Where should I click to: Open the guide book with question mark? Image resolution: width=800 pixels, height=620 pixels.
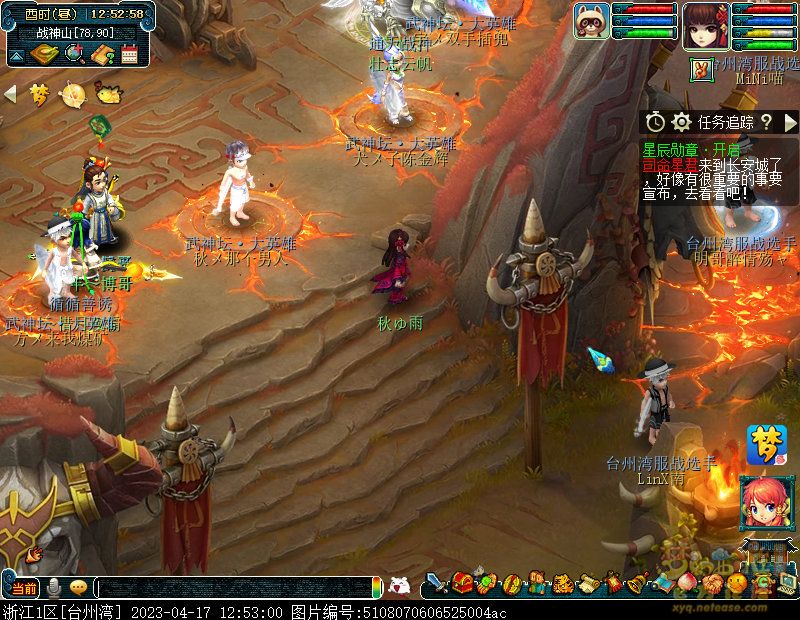[101, 54]
